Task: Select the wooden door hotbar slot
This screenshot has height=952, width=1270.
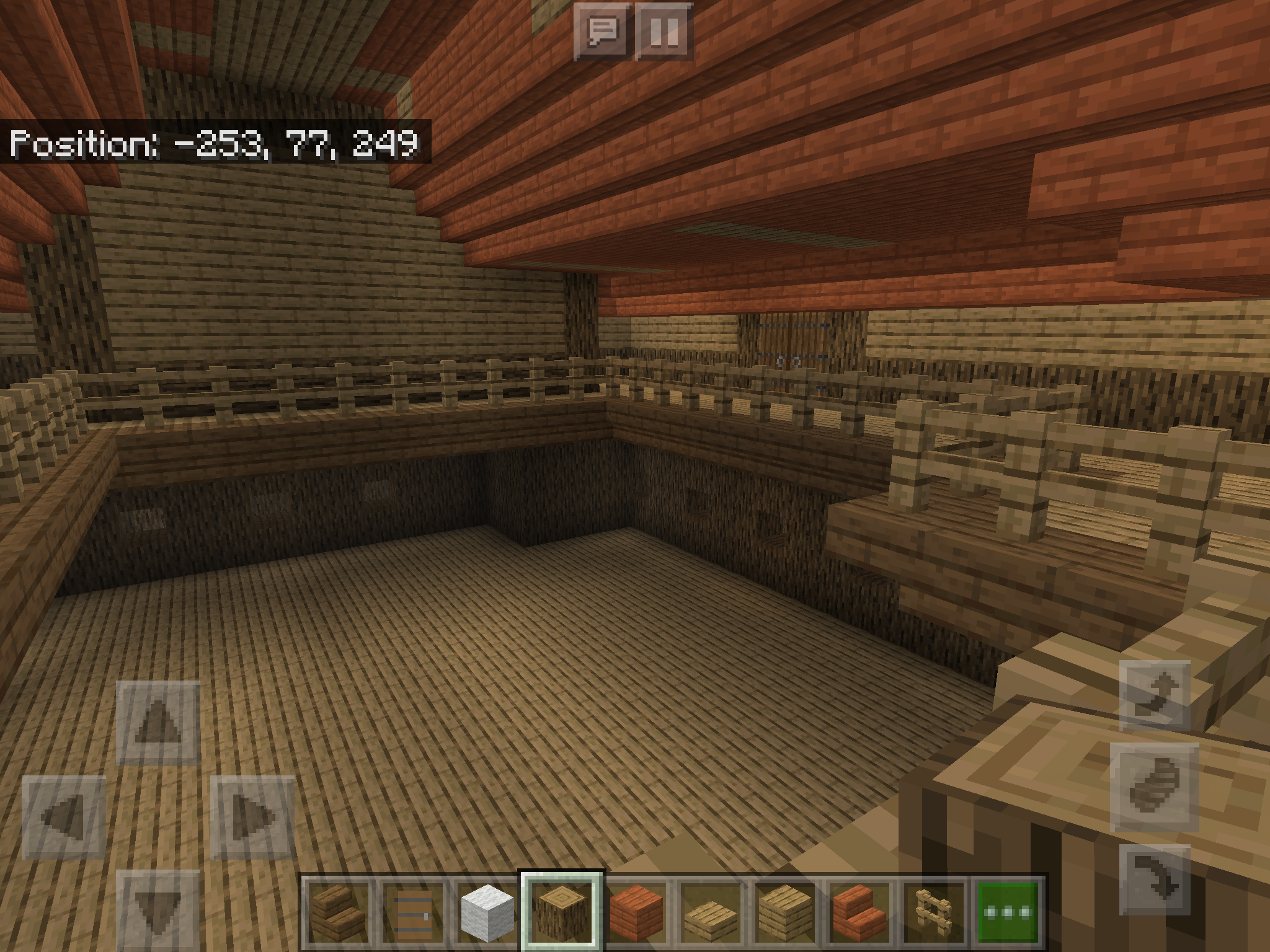Action: [x=412, y=911]
